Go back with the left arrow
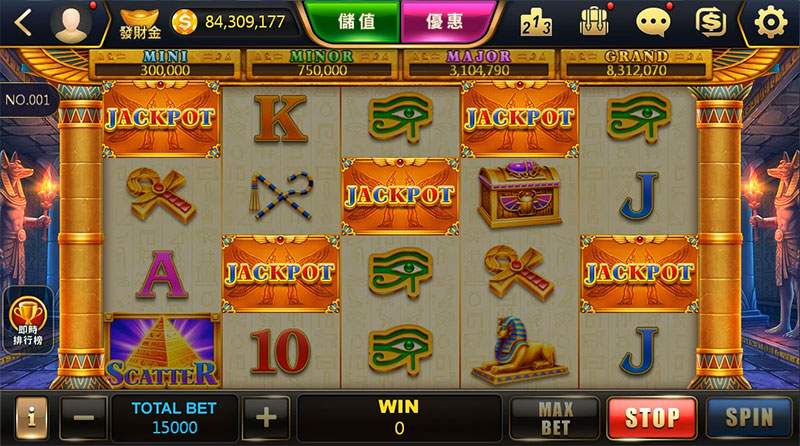The height and width of the screenshot is (446, 800). tap(22, 21)
